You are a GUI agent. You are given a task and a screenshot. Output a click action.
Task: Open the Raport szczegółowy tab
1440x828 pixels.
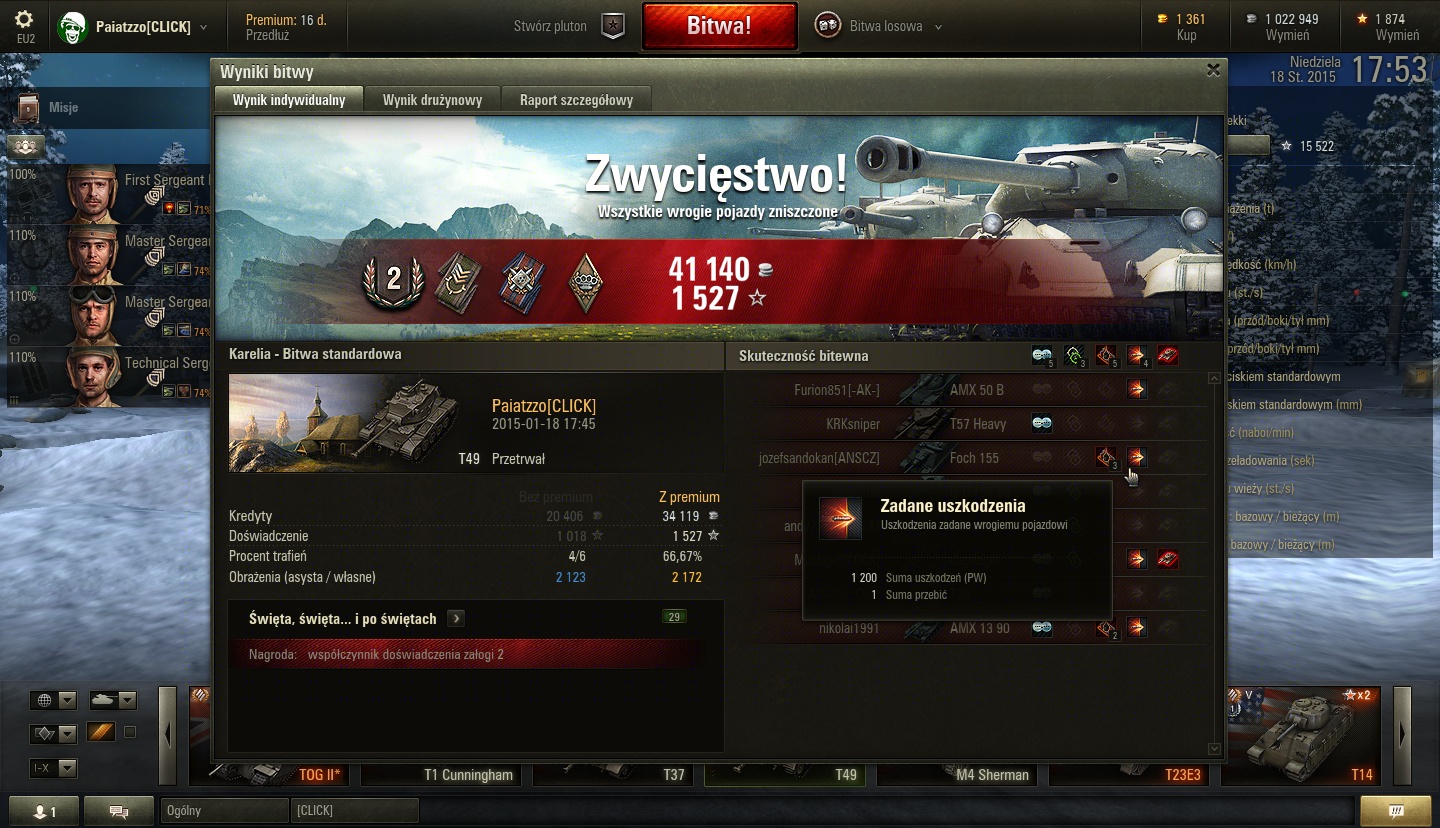575,100
